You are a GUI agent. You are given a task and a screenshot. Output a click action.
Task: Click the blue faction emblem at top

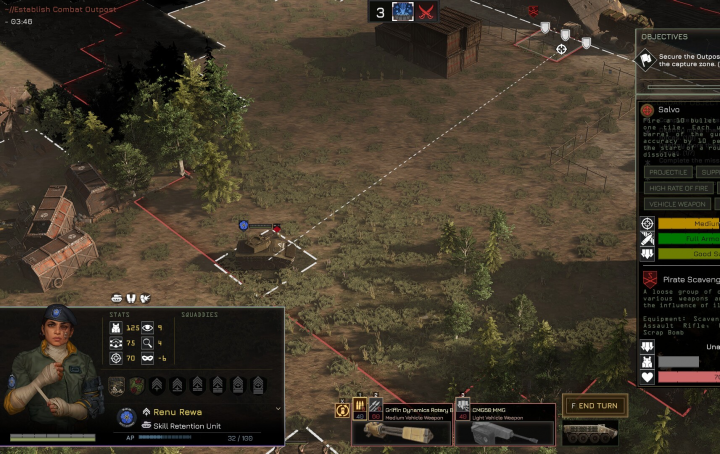[404, 12]
